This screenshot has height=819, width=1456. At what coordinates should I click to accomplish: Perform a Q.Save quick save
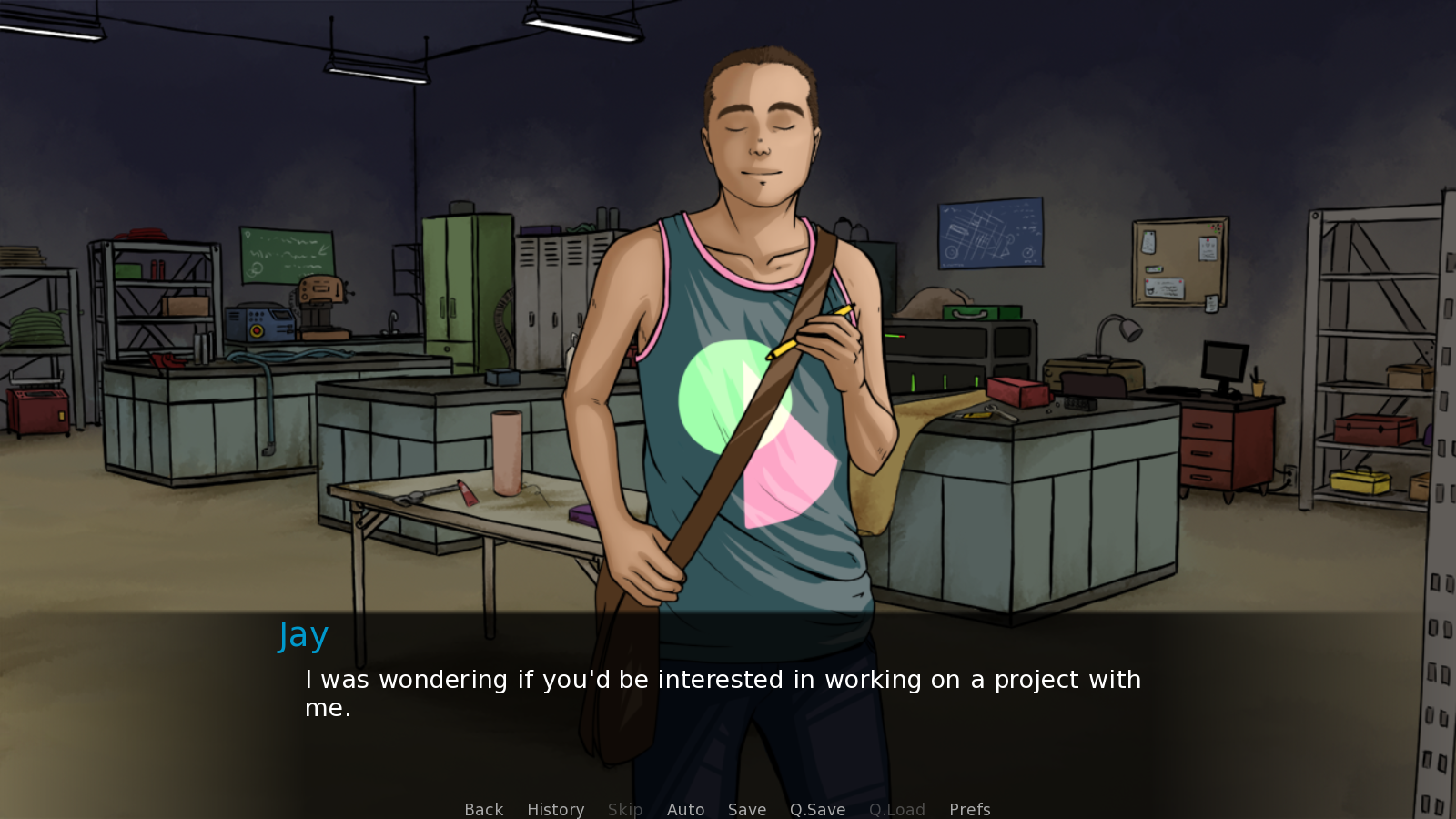(816, 809)
